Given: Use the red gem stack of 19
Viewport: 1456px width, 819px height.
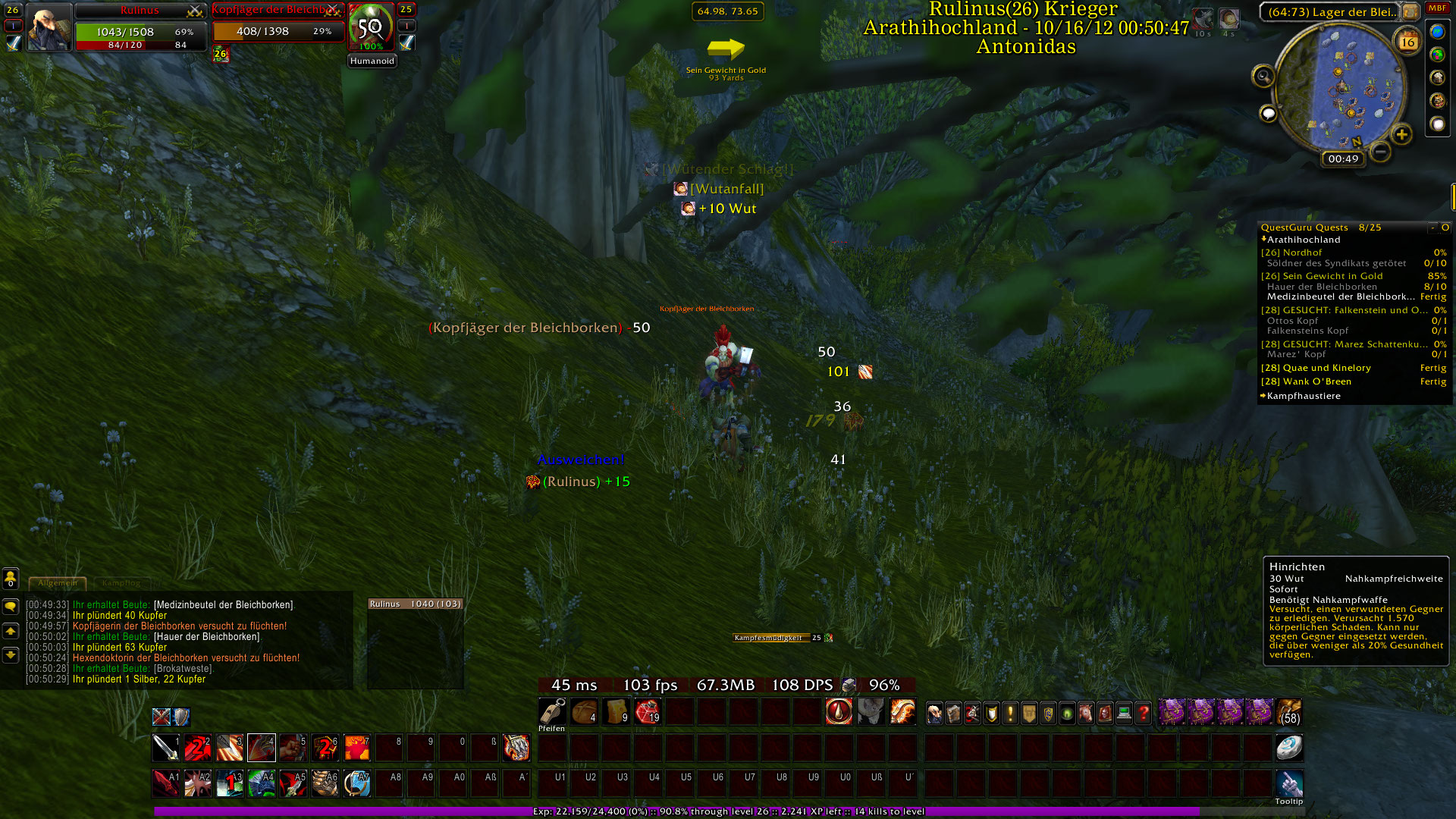Looking at the screenshot, I should point(648,712).
